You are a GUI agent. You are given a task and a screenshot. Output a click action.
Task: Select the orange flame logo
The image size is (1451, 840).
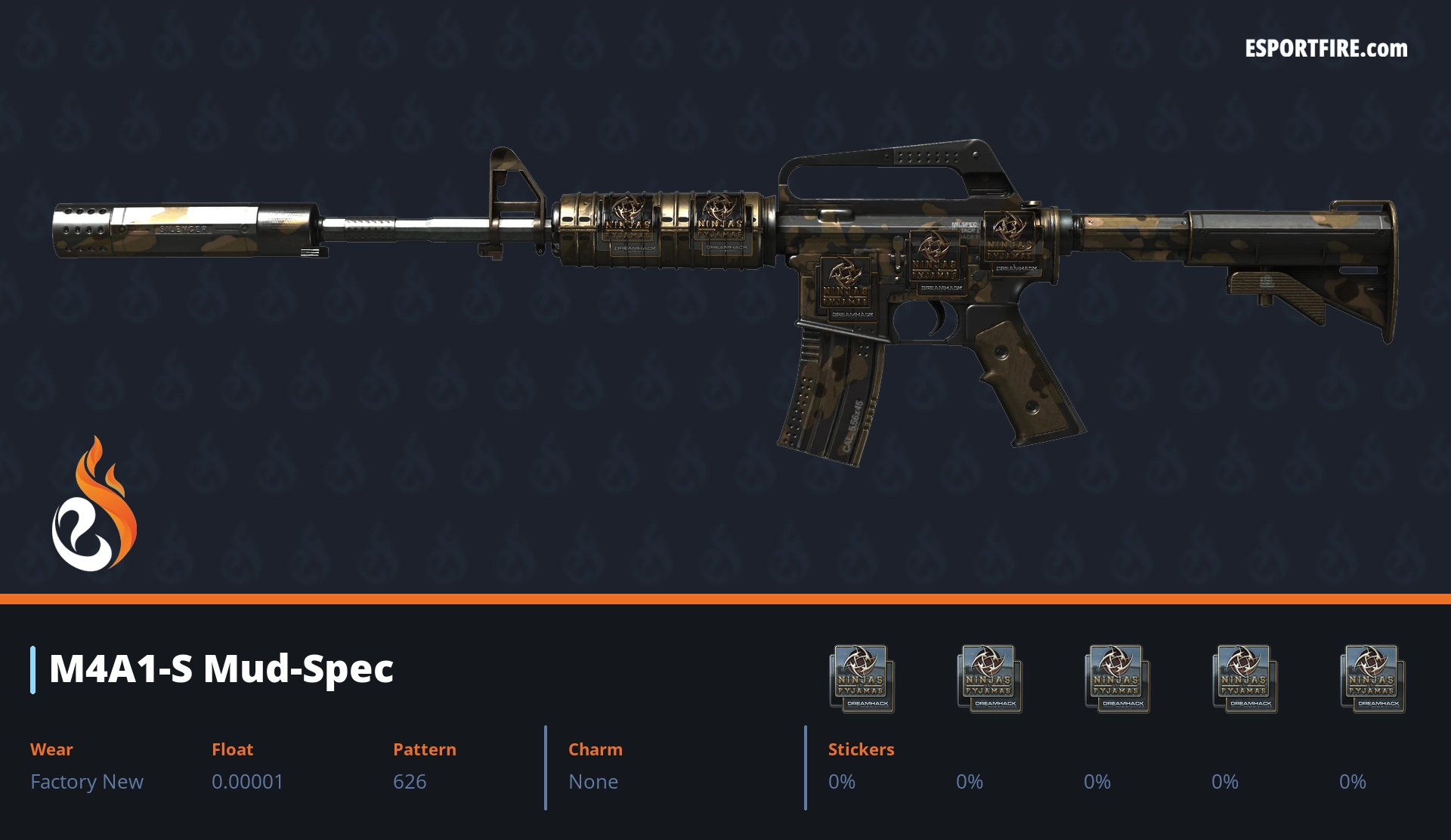pos(94,505)
